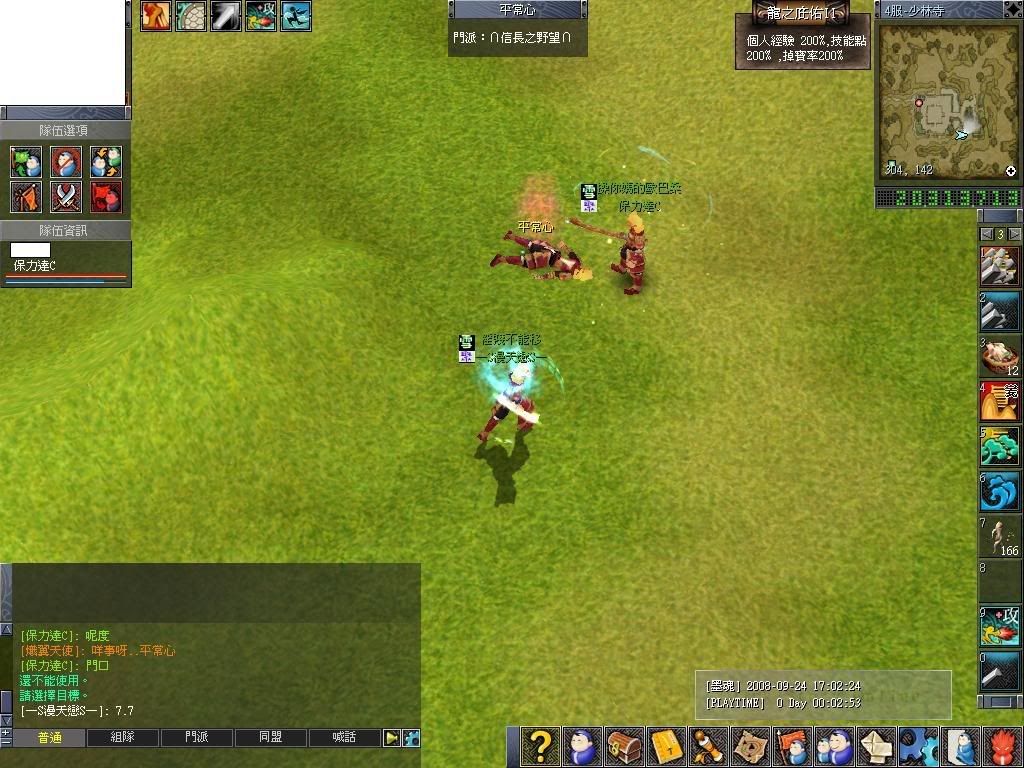1024x768 pixels.
Task: Use the food bowl item in slot 3
Action: click(x=1000, y=356)
